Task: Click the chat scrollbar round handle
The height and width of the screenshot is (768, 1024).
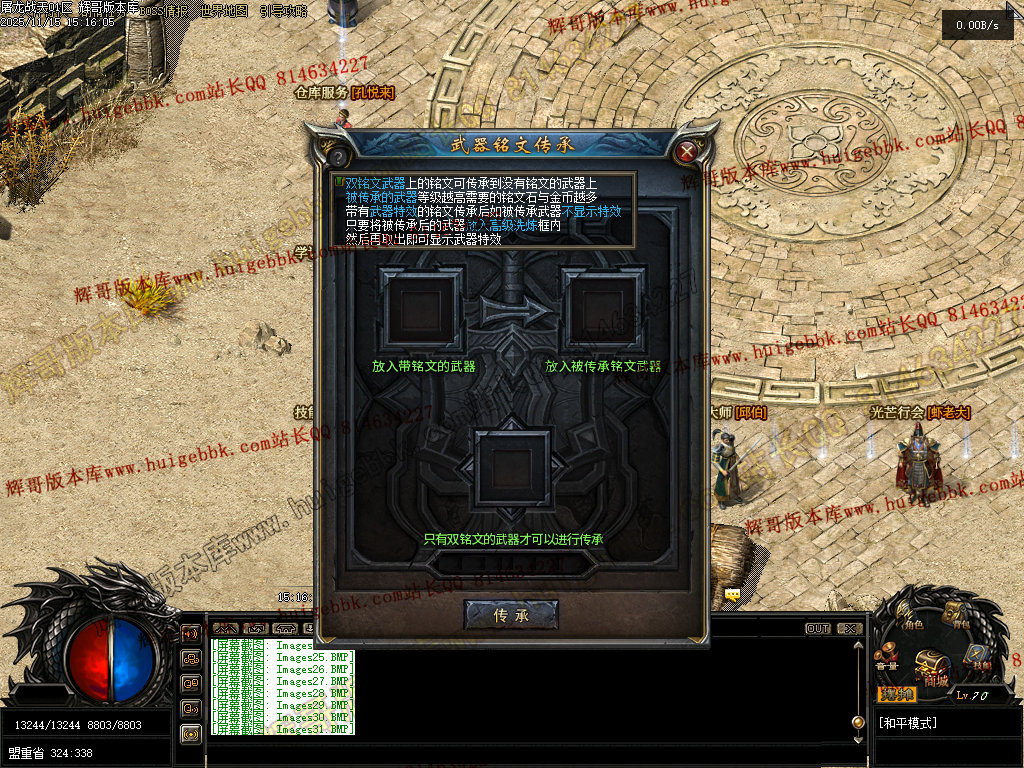Action: pyautogui.click(x=857, y=722)
